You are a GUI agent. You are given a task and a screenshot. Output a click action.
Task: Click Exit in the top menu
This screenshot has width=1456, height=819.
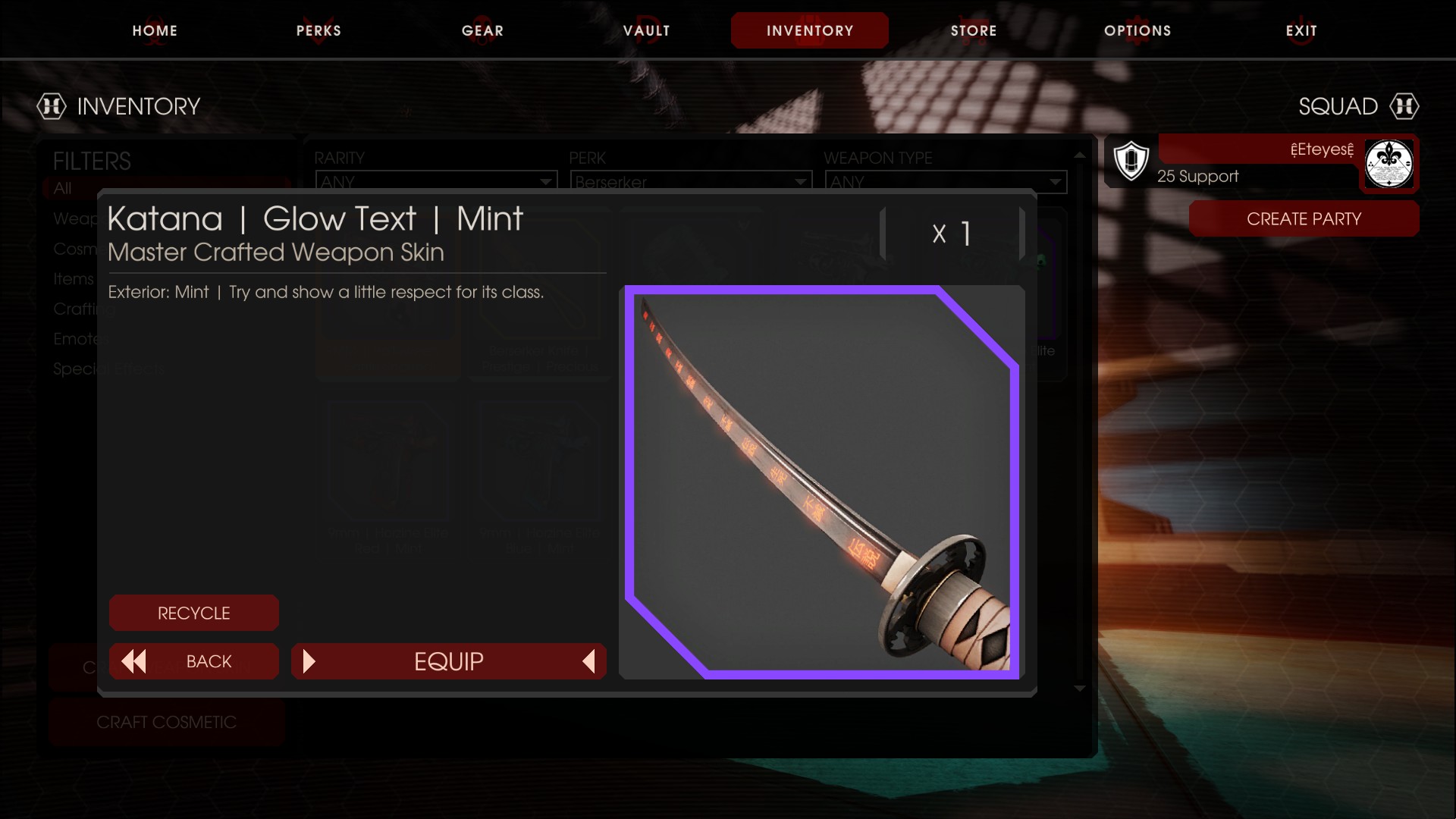(1301, 30)
